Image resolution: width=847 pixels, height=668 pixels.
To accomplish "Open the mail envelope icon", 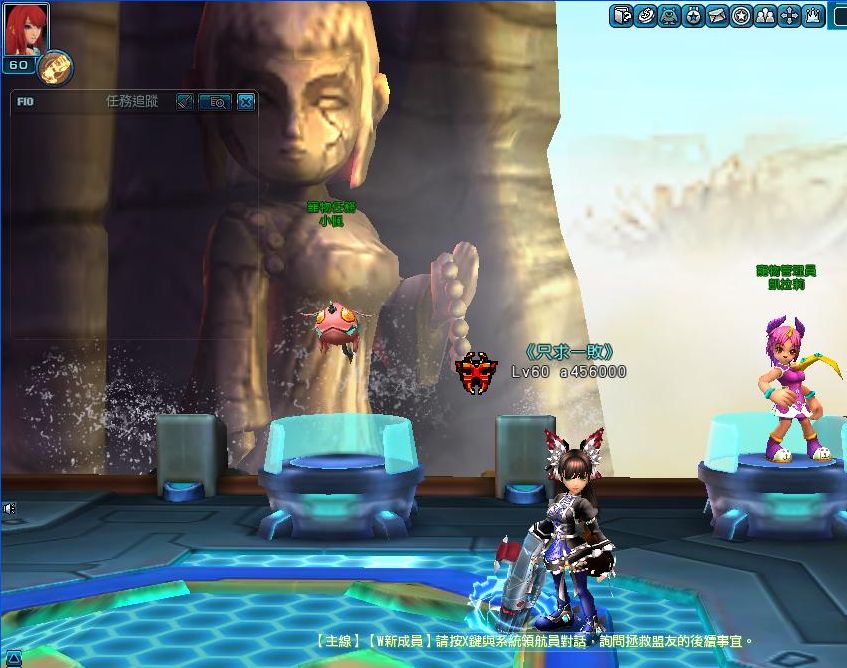I will click(717, 15).
